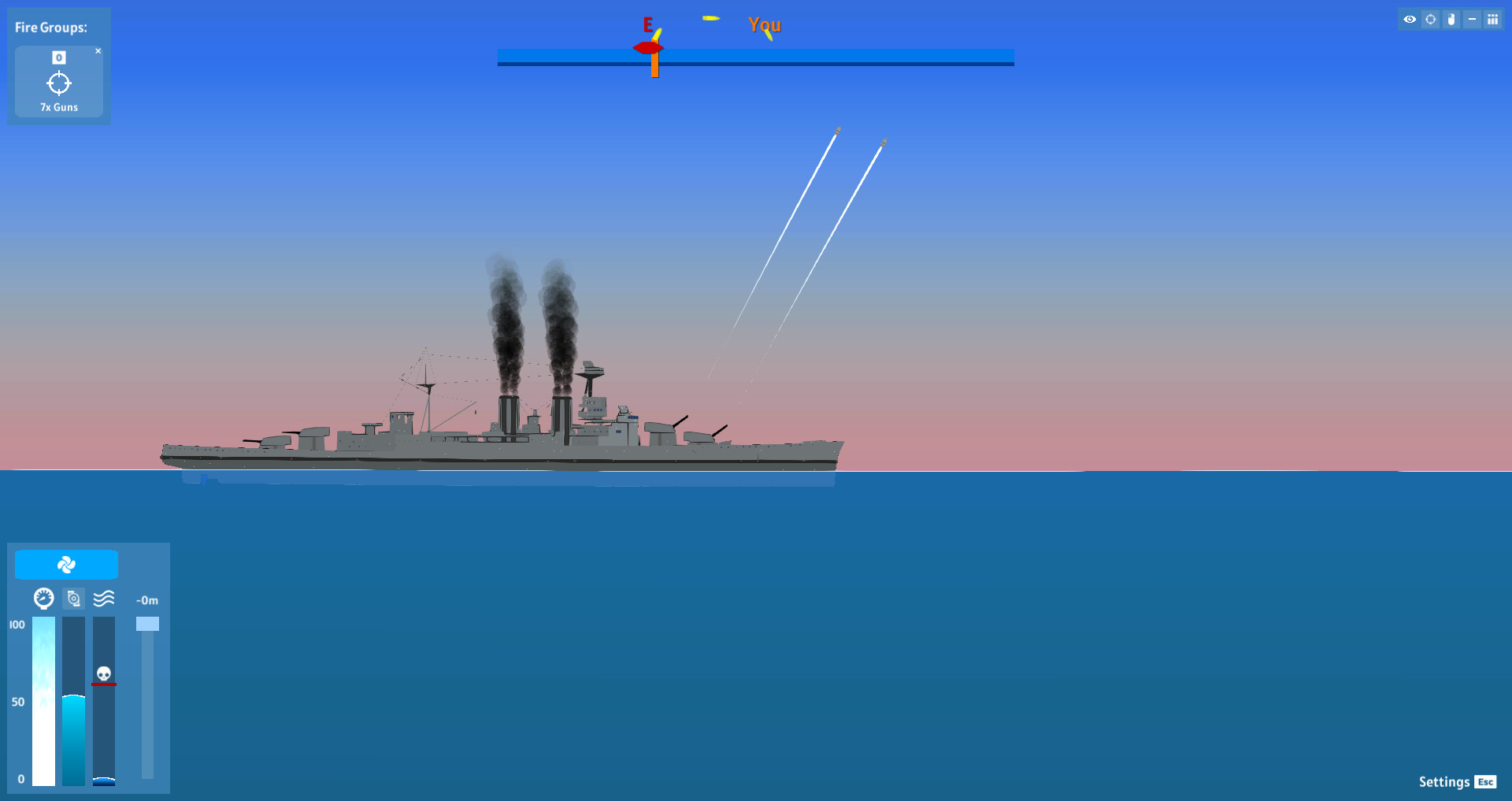This screenshot has width=1512, height=801.
Task: Toggle the vertical bars icon top-right
Action: click(1493, 19)
